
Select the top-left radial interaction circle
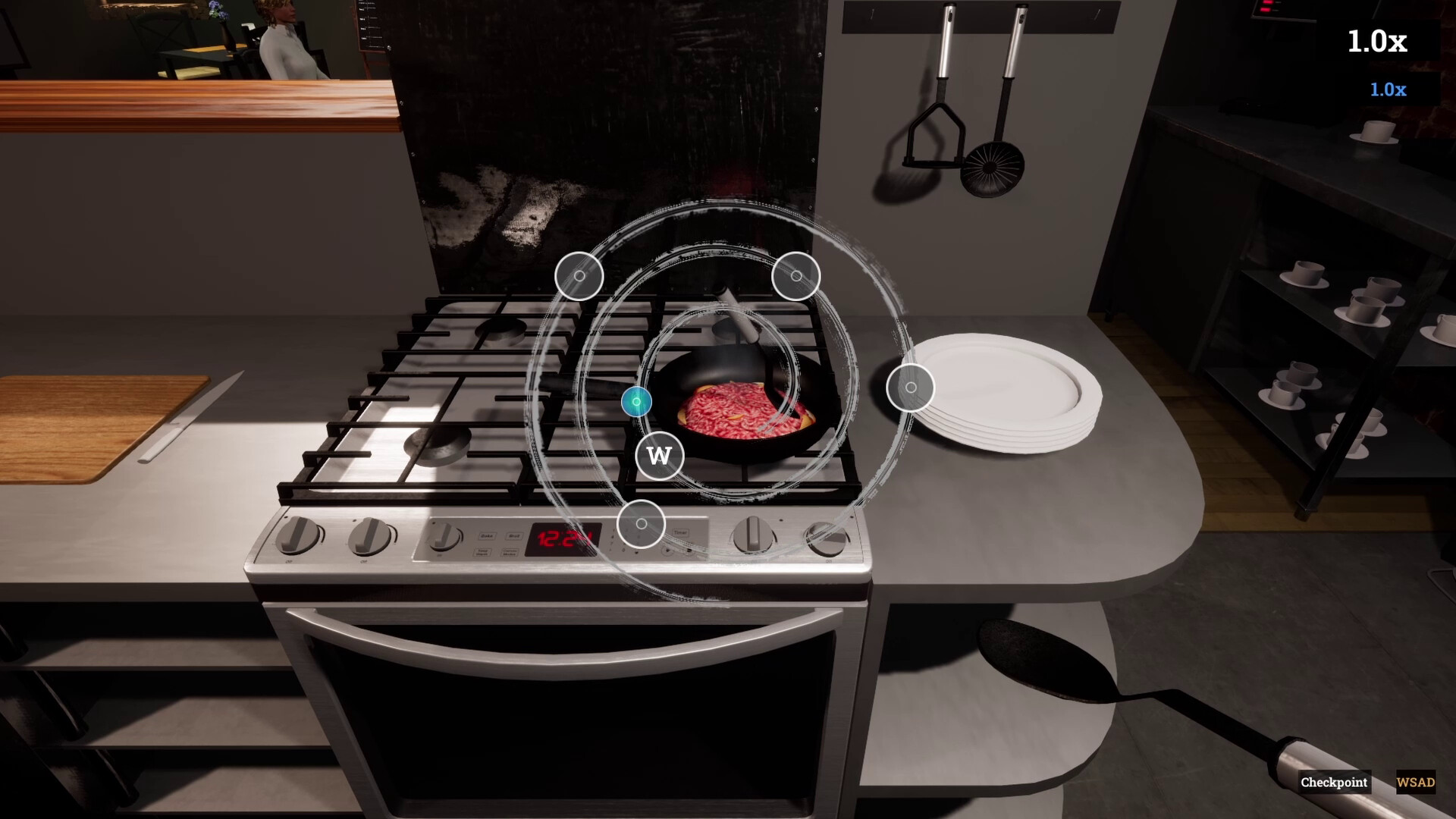coord(581,277)
